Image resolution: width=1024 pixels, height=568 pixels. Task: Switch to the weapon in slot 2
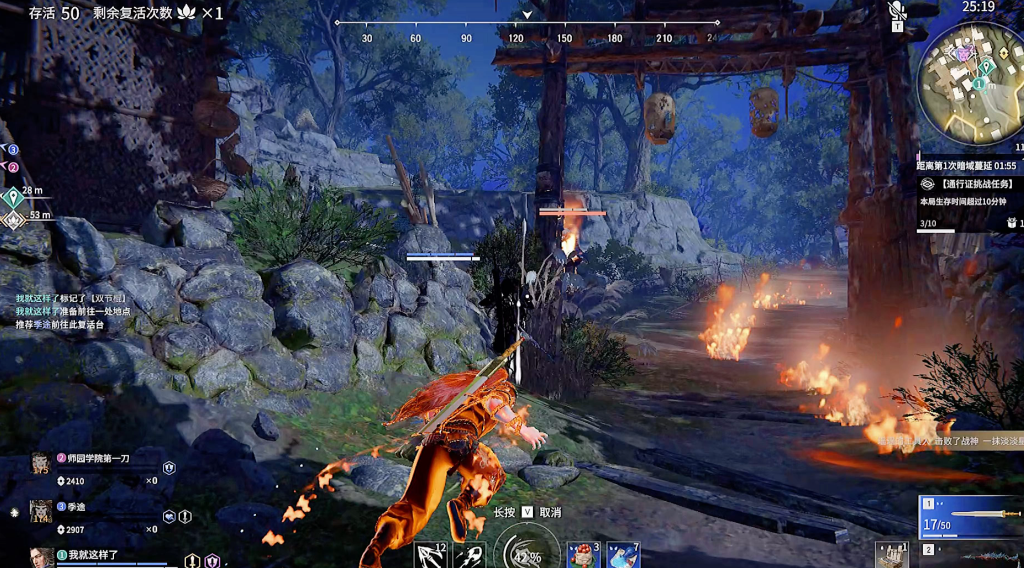(x=971, y=551)
